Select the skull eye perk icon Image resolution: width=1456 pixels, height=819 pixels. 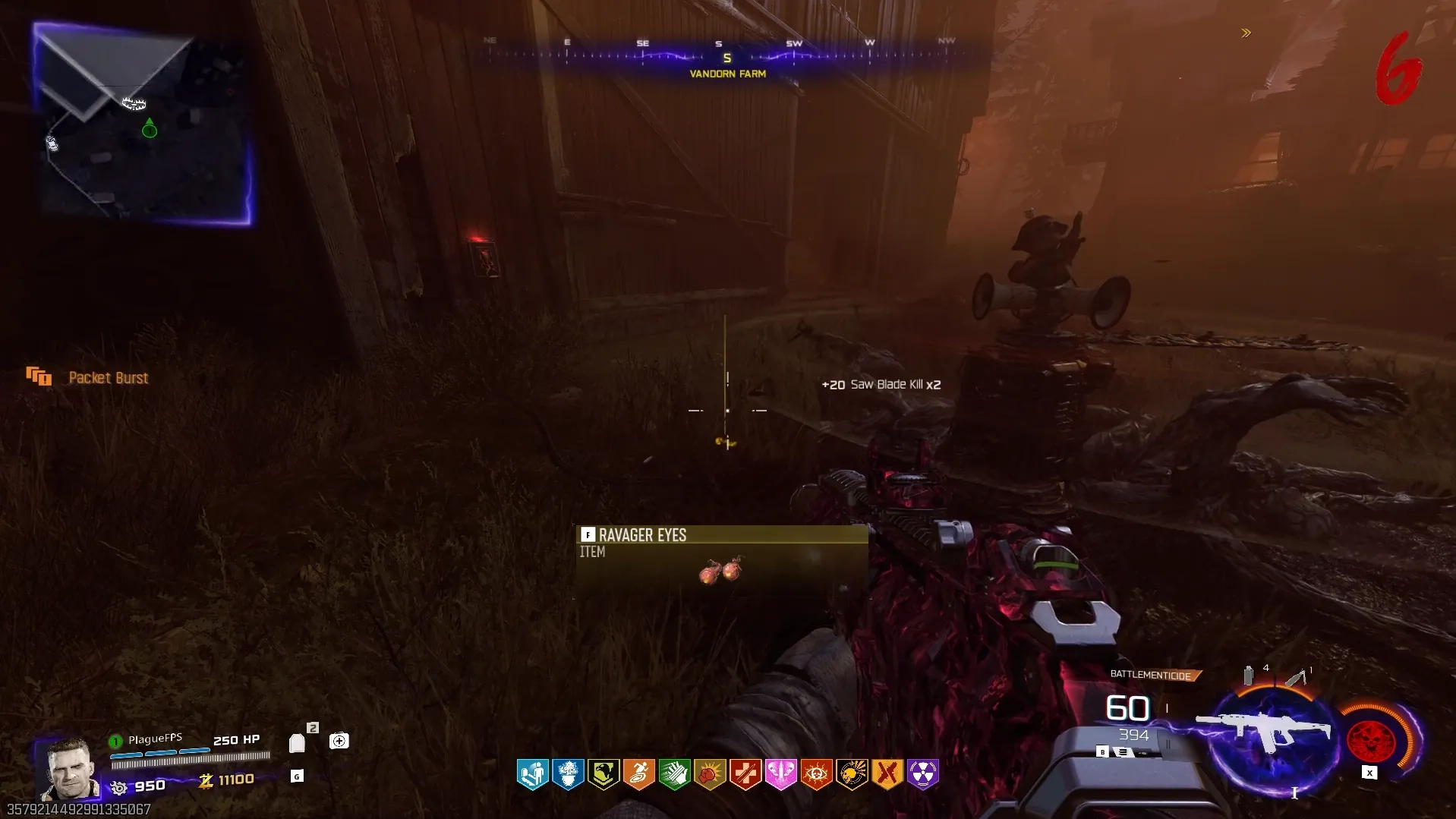816,774
